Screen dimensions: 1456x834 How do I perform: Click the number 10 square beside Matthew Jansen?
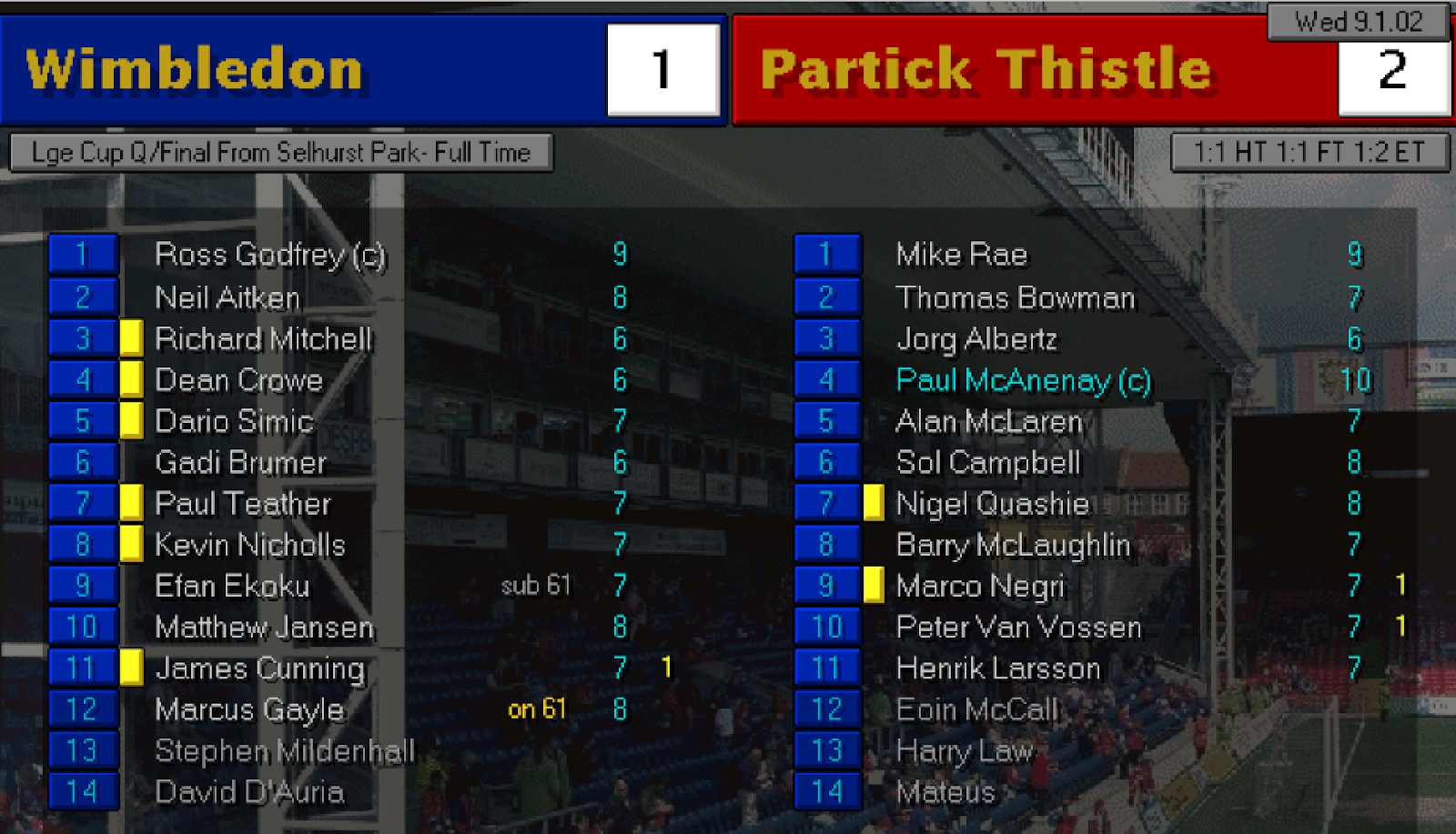(82, 628)
